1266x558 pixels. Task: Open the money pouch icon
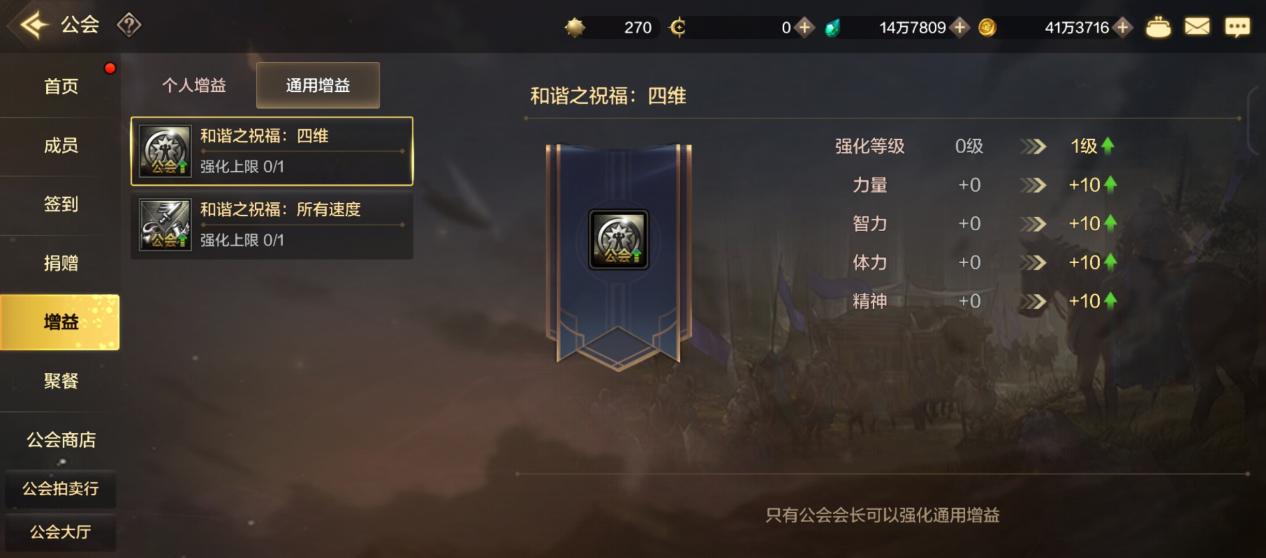click(x=1158, y=27)
